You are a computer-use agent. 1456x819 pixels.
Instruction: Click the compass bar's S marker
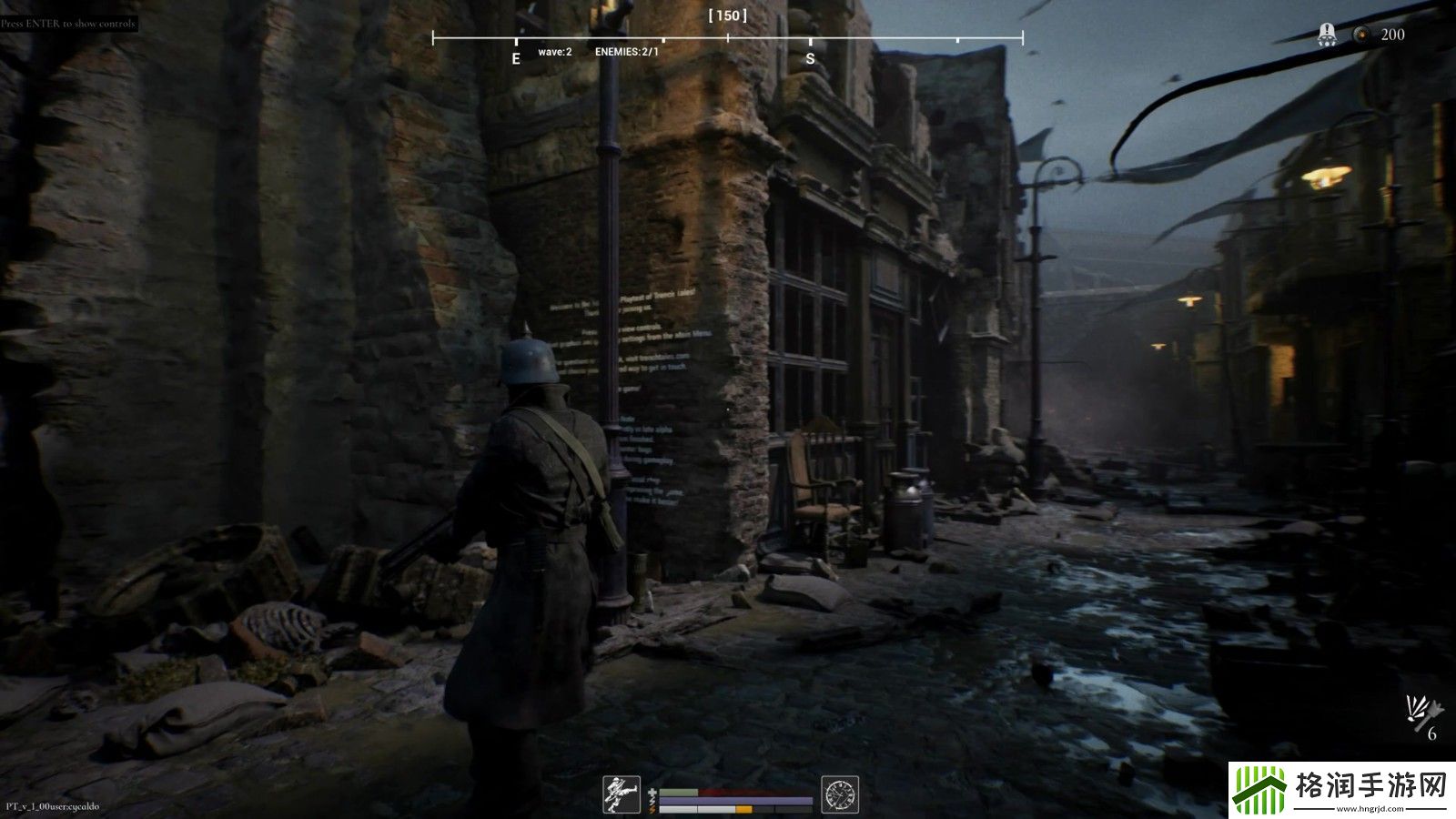[x=810, y=59]
